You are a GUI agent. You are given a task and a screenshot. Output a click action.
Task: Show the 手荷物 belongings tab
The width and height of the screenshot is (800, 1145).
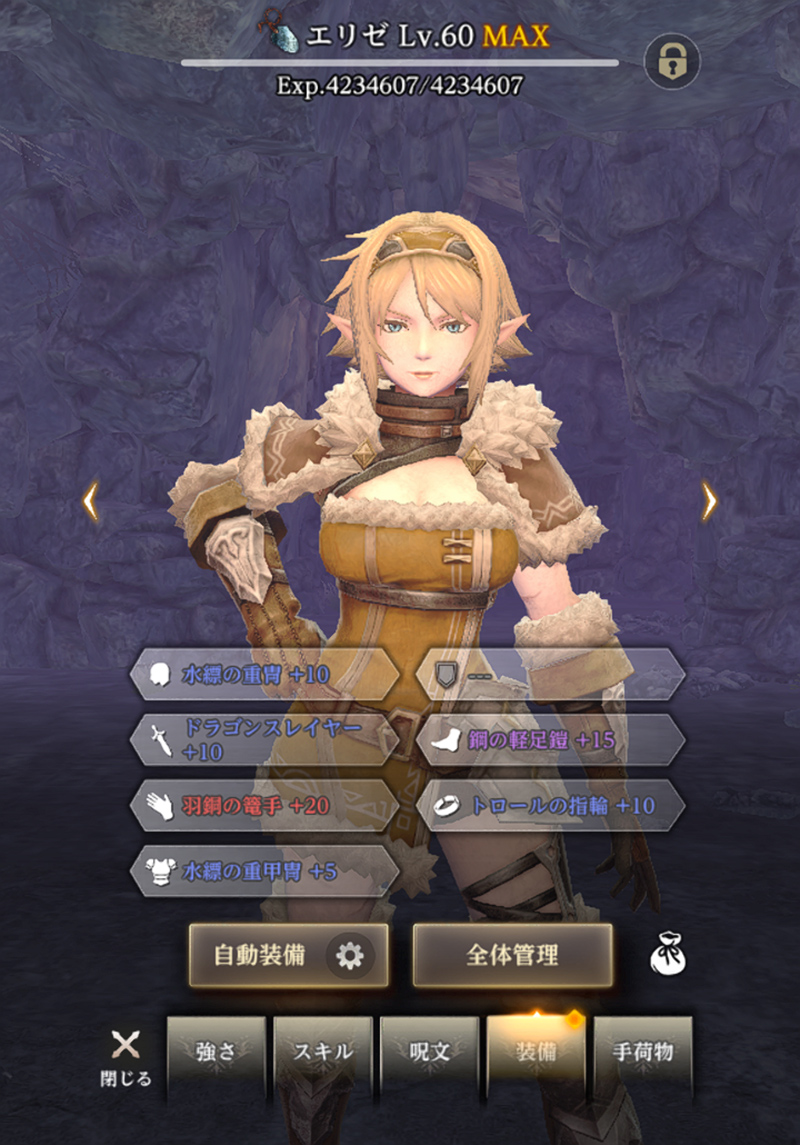point(643,1054)
